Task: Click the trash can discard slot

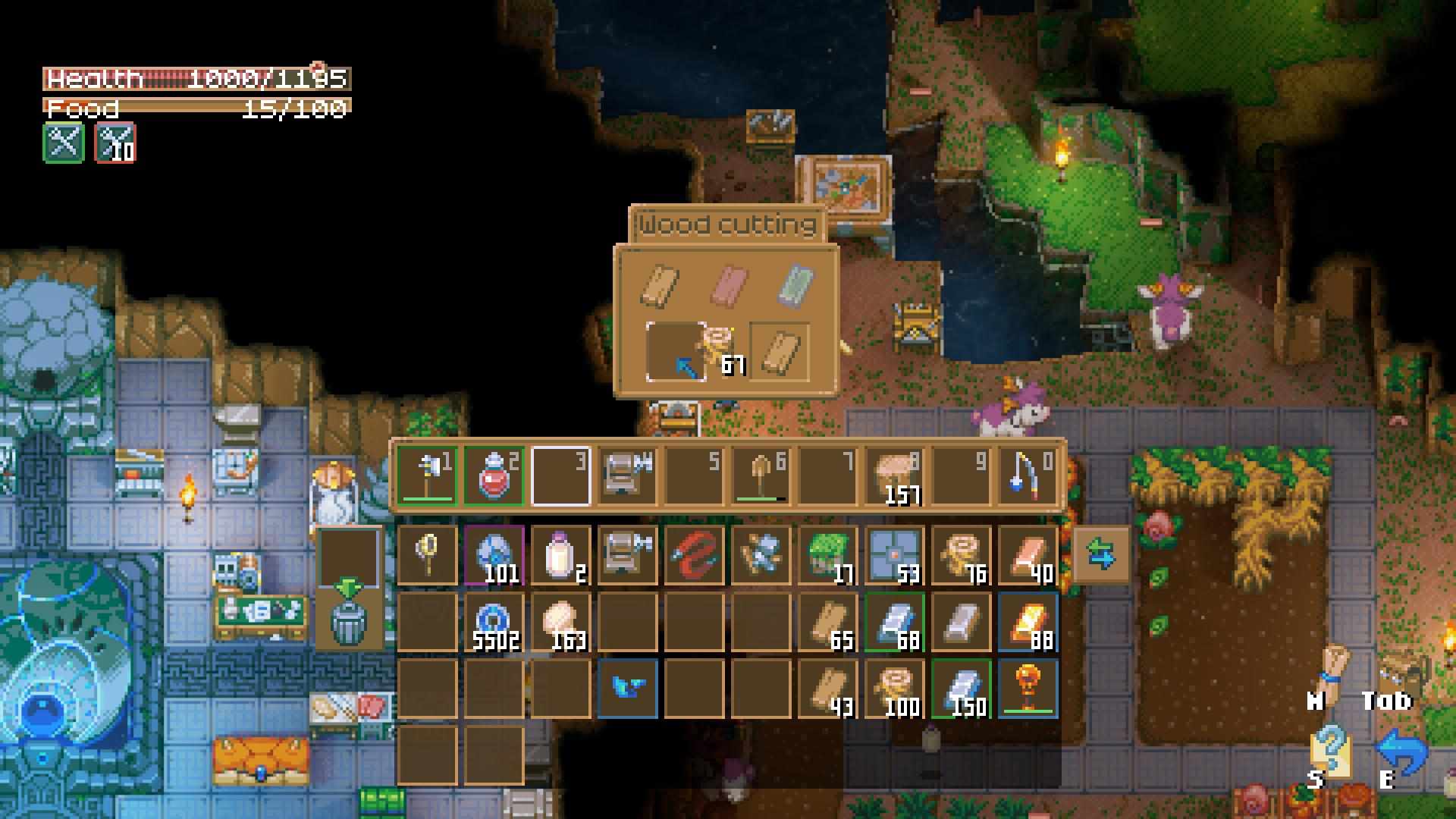Action: pyautogui.click(x=348, y=620)
